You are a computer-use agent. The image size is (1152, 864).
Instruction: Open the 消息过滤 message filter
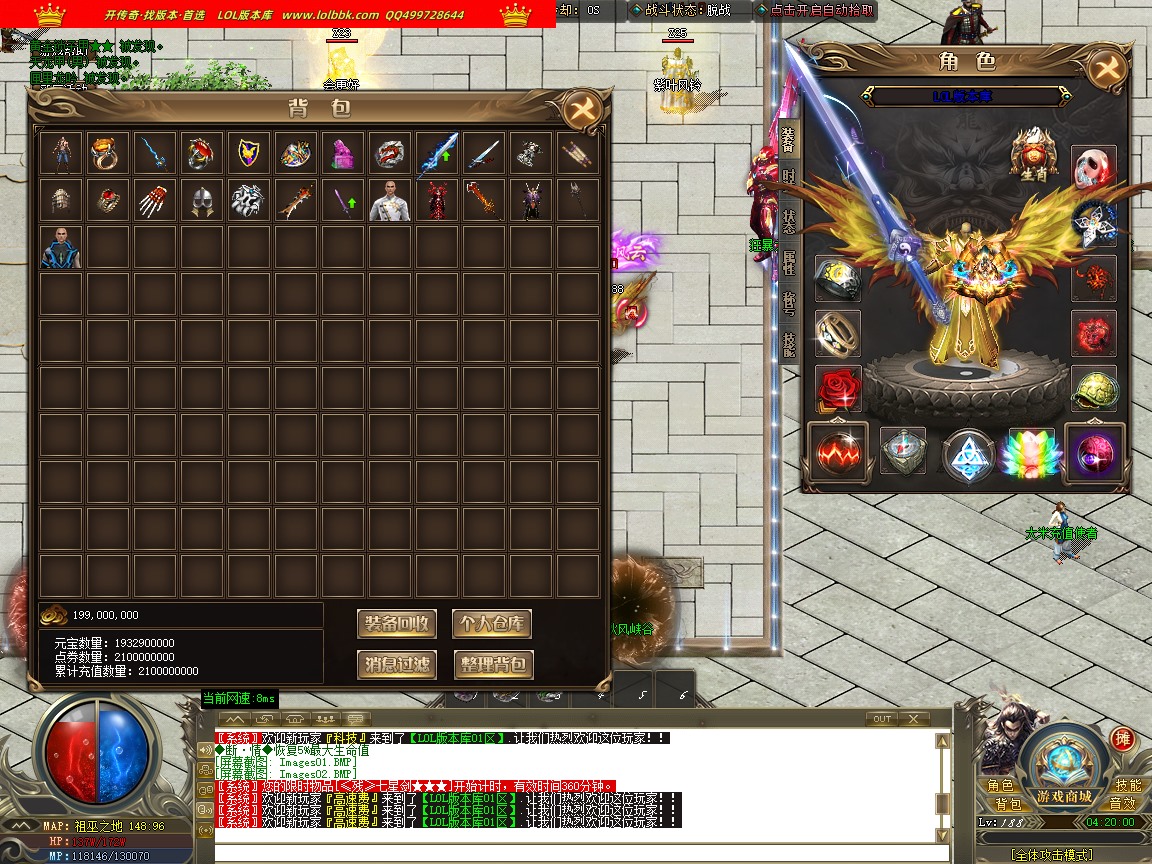click(397, 664)
